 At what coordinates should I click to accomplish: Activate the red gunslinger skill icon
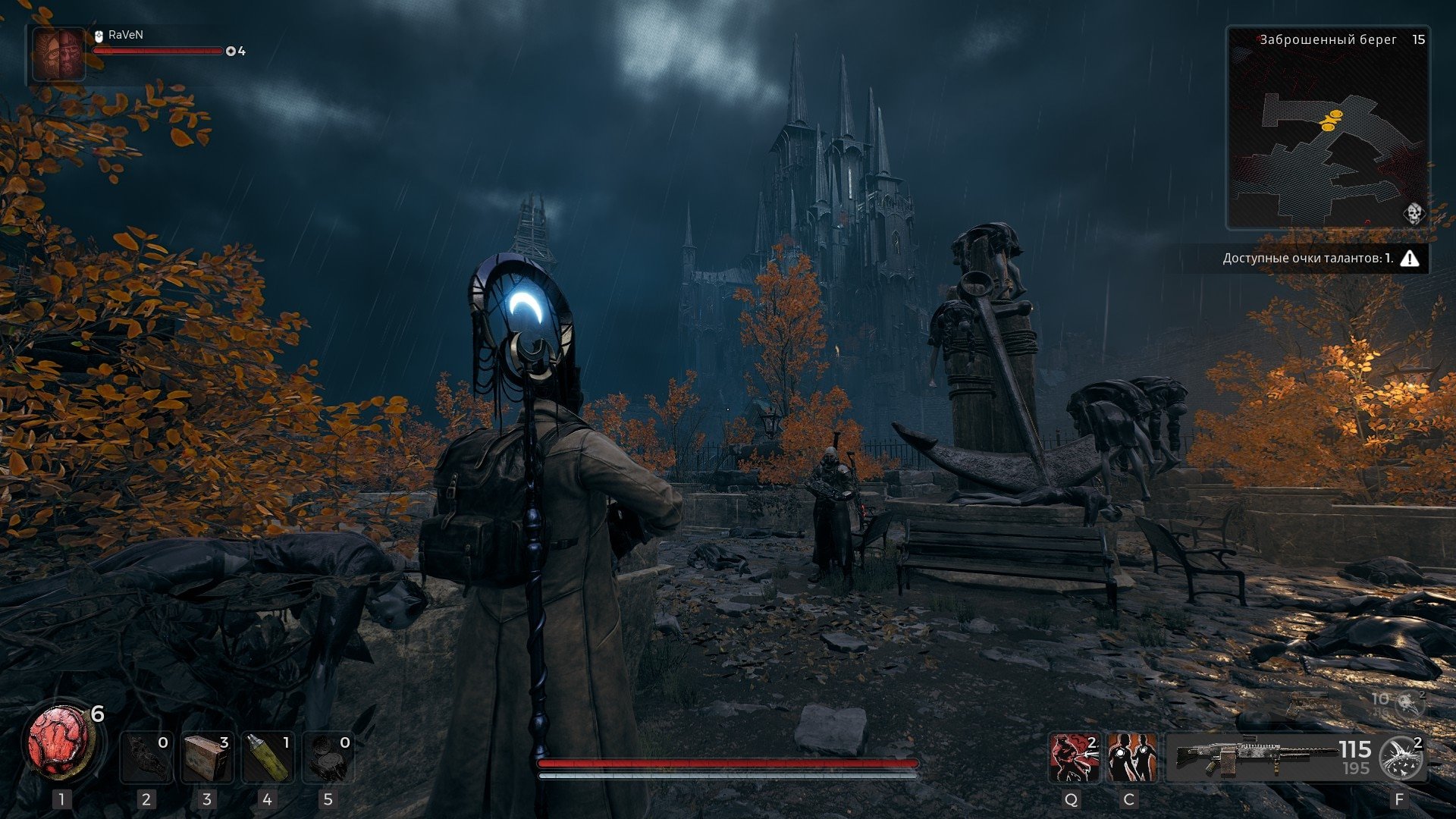tap(1075, 758)
